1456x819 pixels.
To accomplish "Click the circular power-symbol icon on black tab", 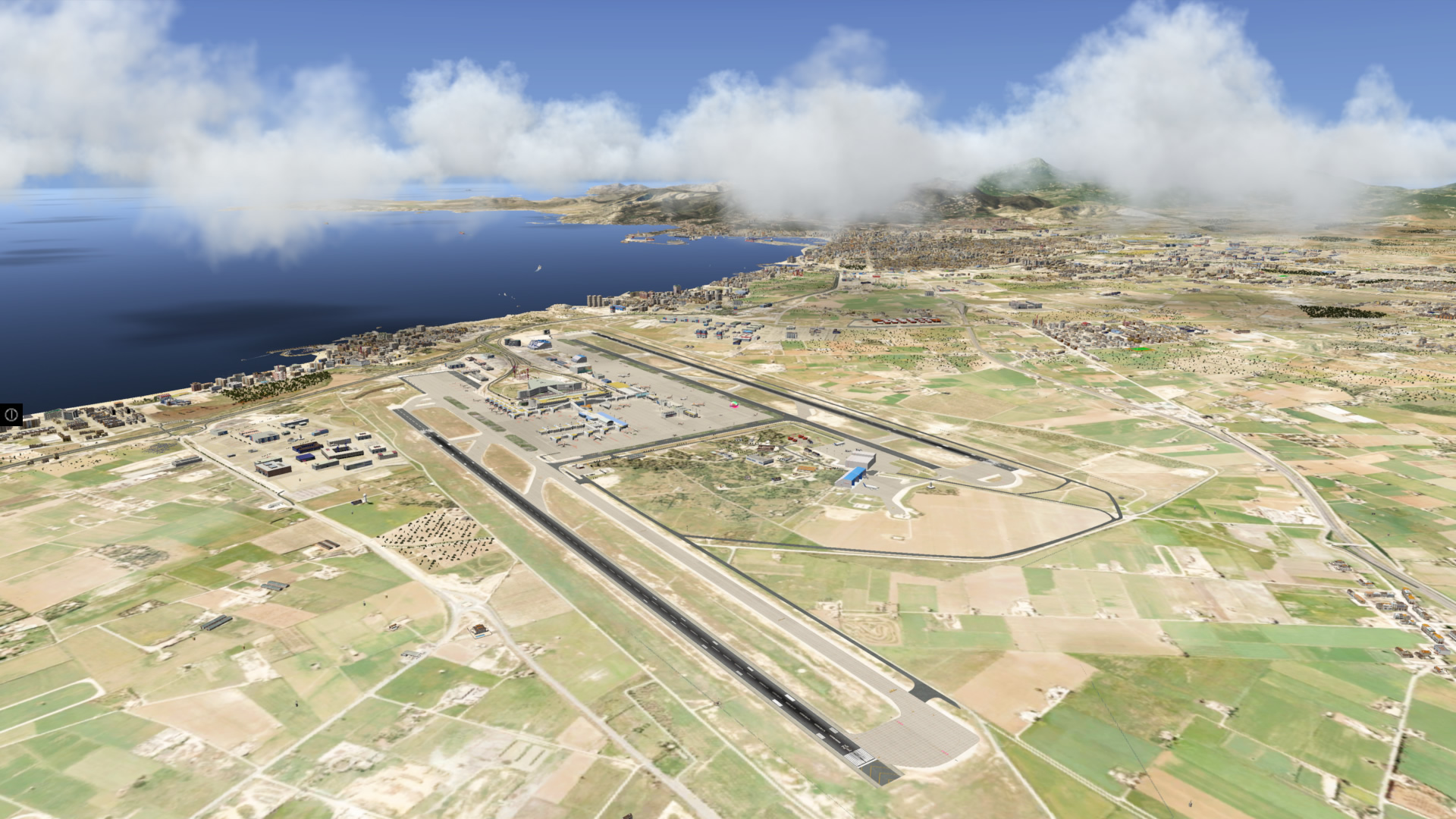I will coord(11,415).
